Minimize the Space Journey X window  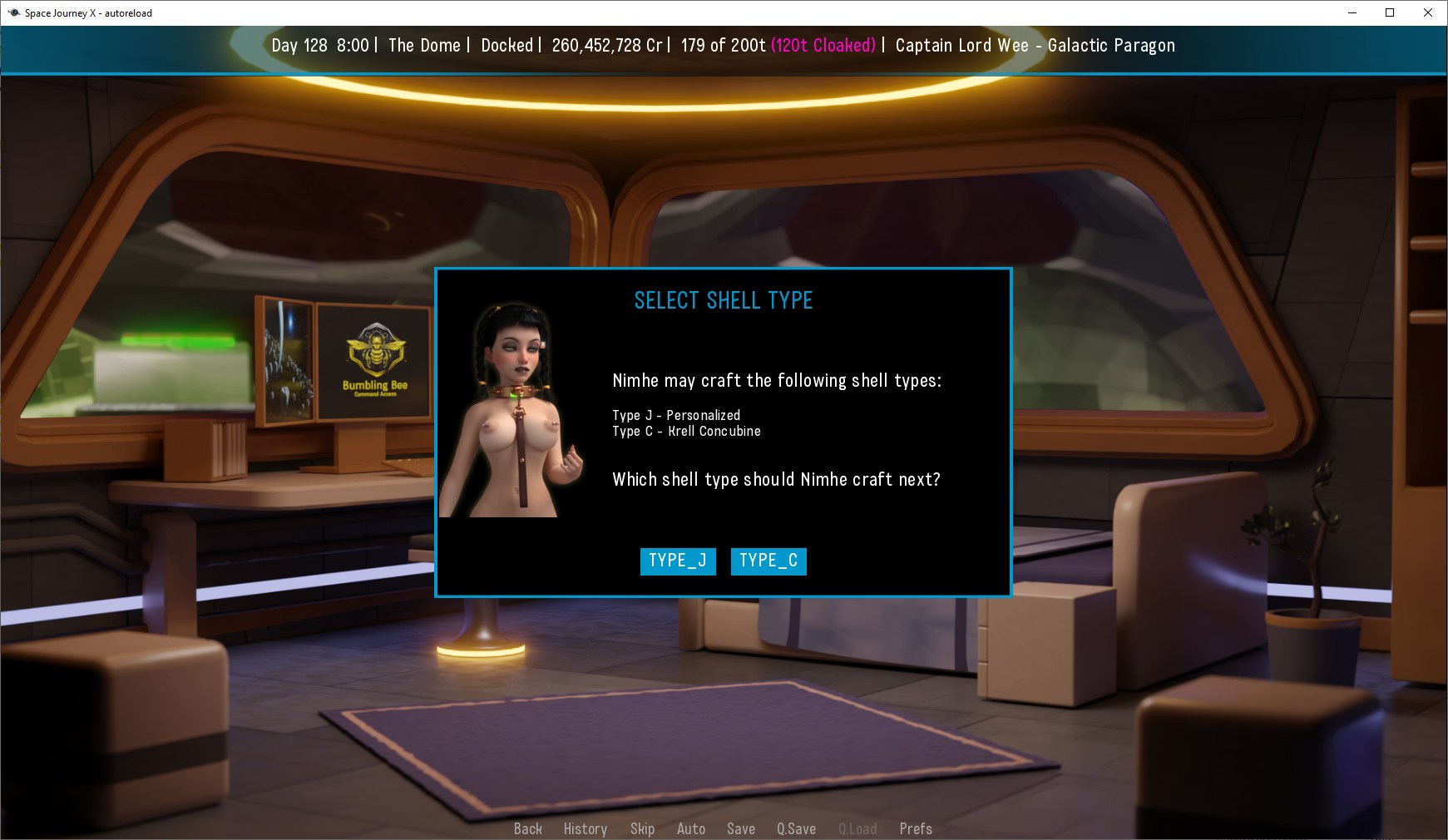1352,12
